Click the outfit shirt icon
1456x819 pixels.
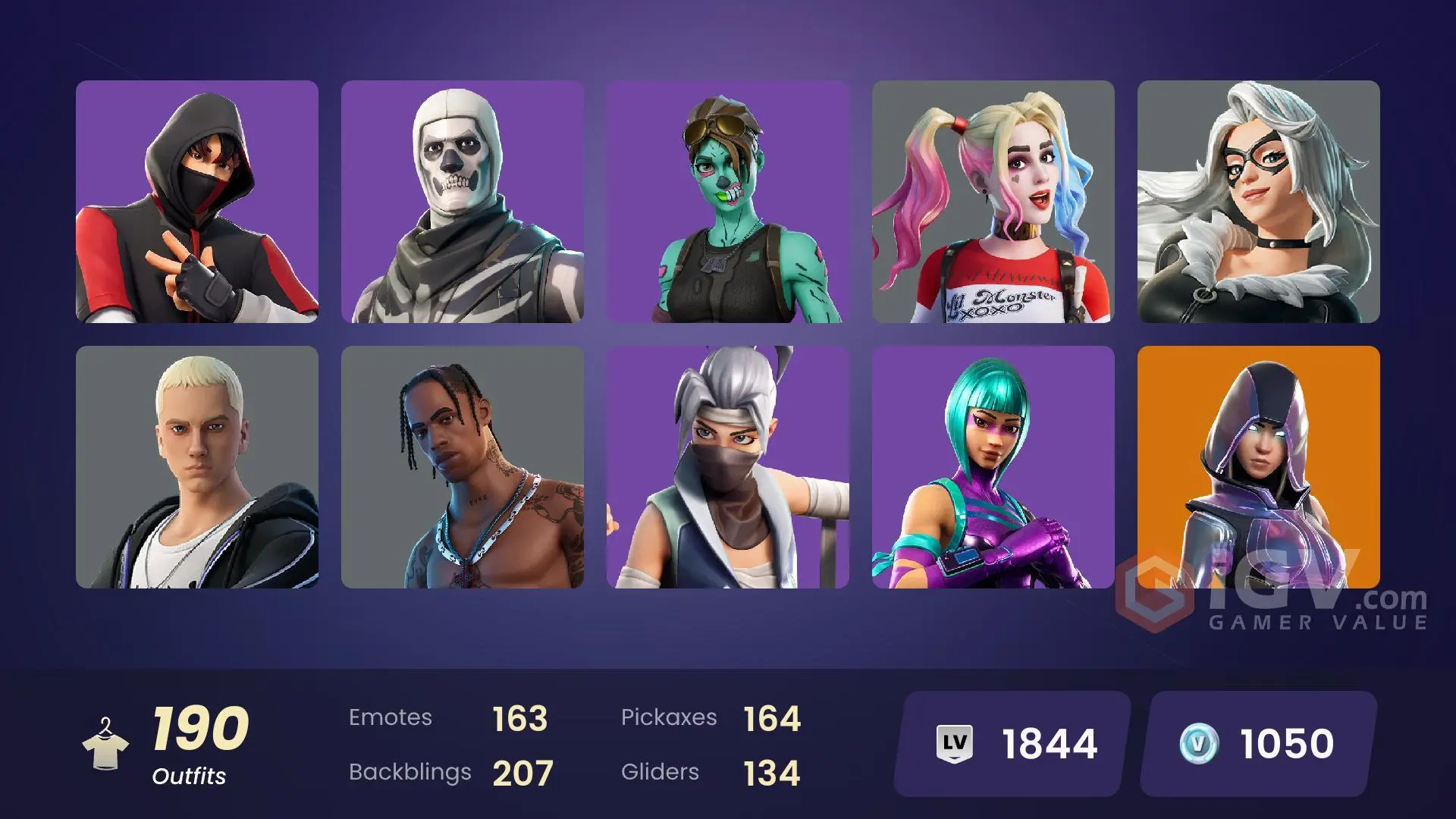click(x=106, y=751)
